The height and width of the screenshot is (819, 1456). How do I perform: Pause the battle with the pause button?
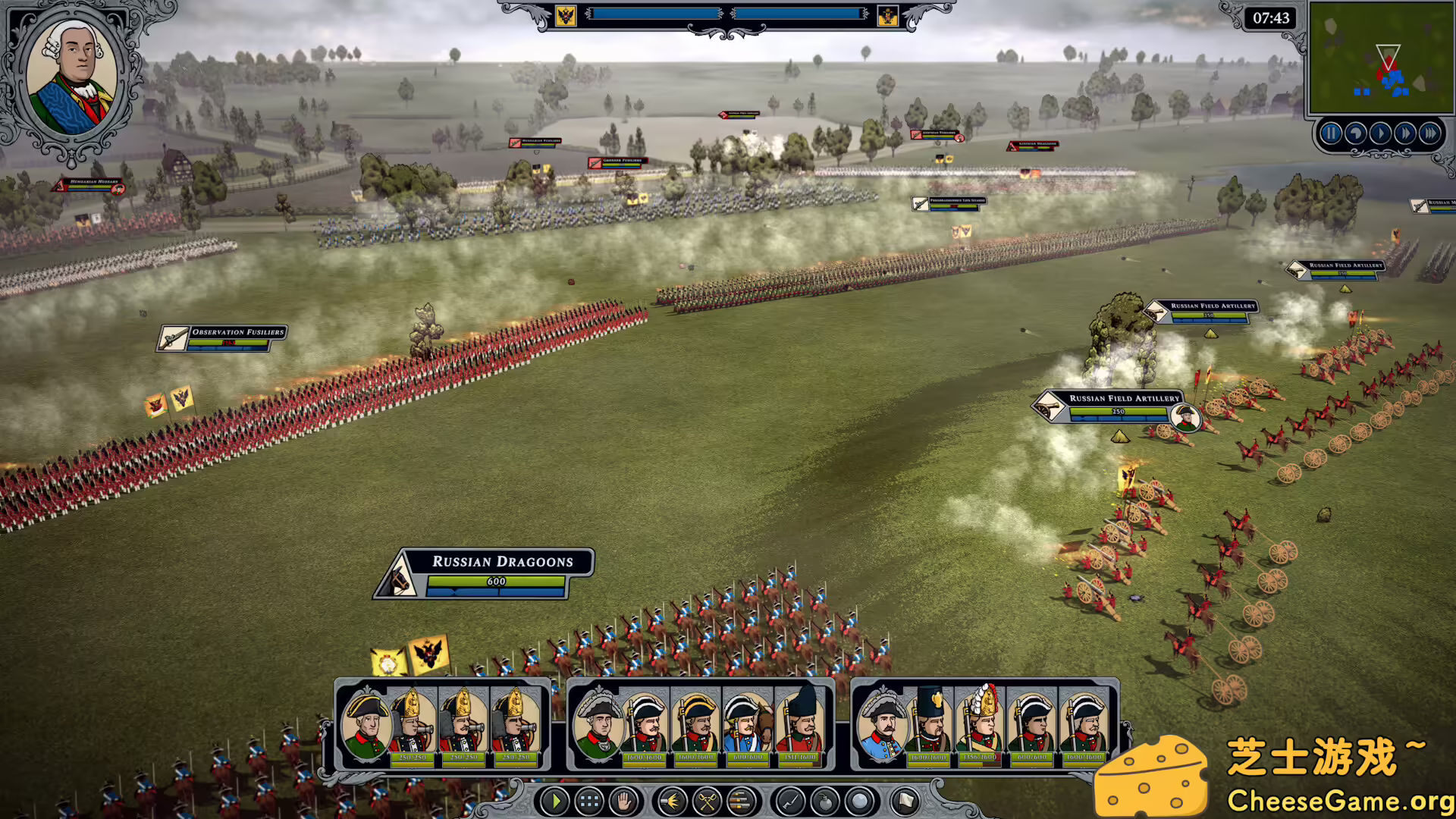click(1330, 134)
